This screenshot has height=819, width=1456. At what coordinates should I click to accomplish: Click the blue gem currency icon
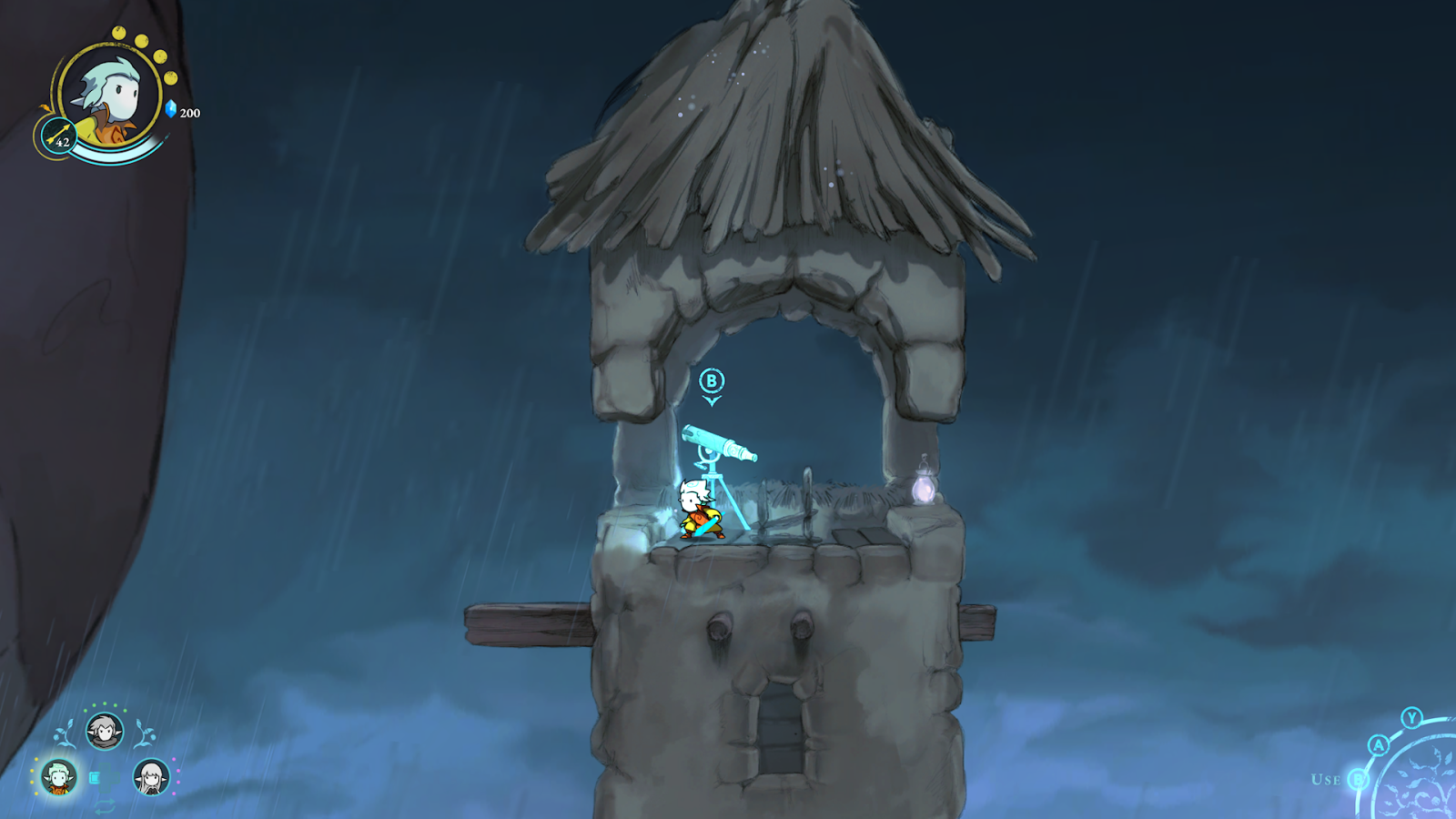click(171, 108)
